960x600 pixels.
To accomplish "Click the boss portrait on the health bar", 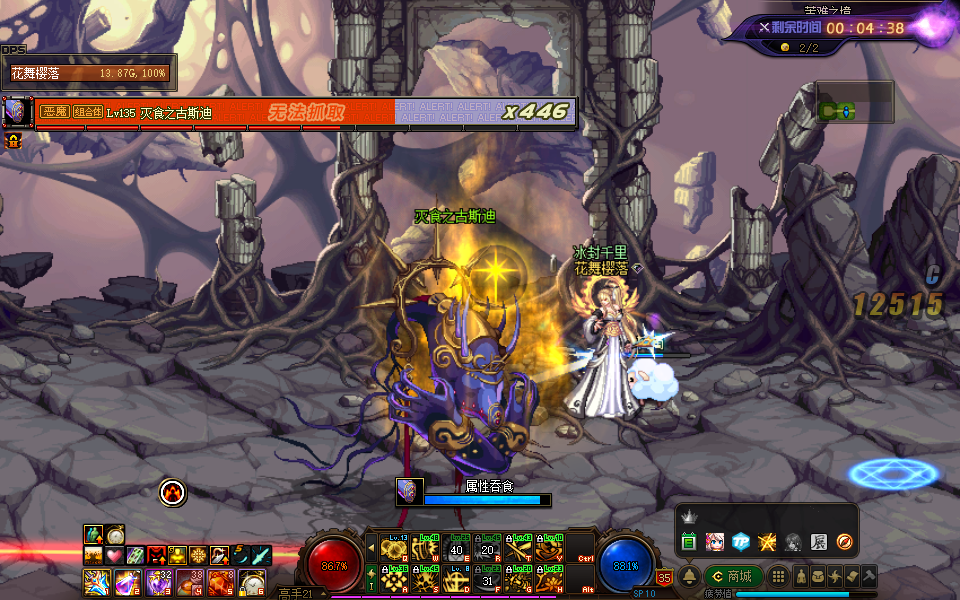I will click(x=14, y=111).
